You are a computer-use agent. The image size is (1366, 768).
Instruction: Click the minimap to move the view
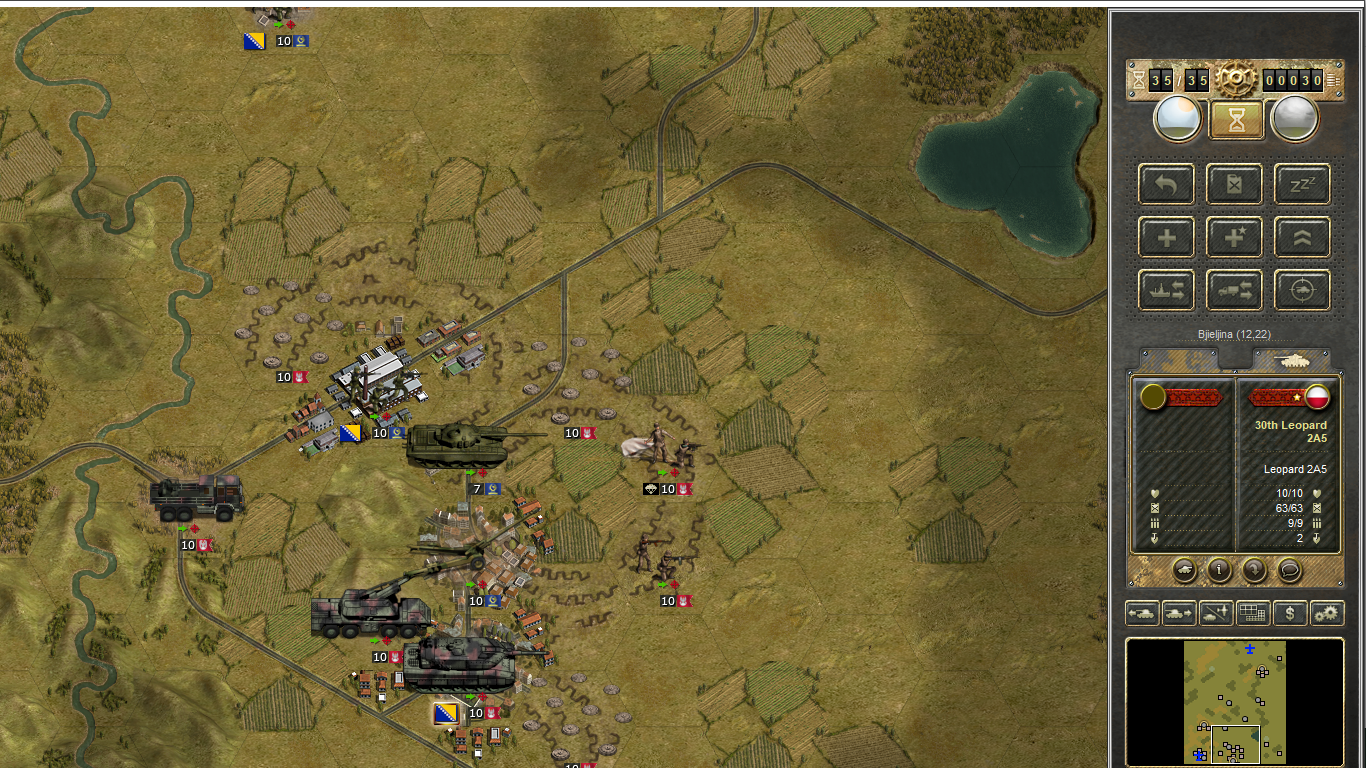pyautogui.click(x=1234, y=702)
